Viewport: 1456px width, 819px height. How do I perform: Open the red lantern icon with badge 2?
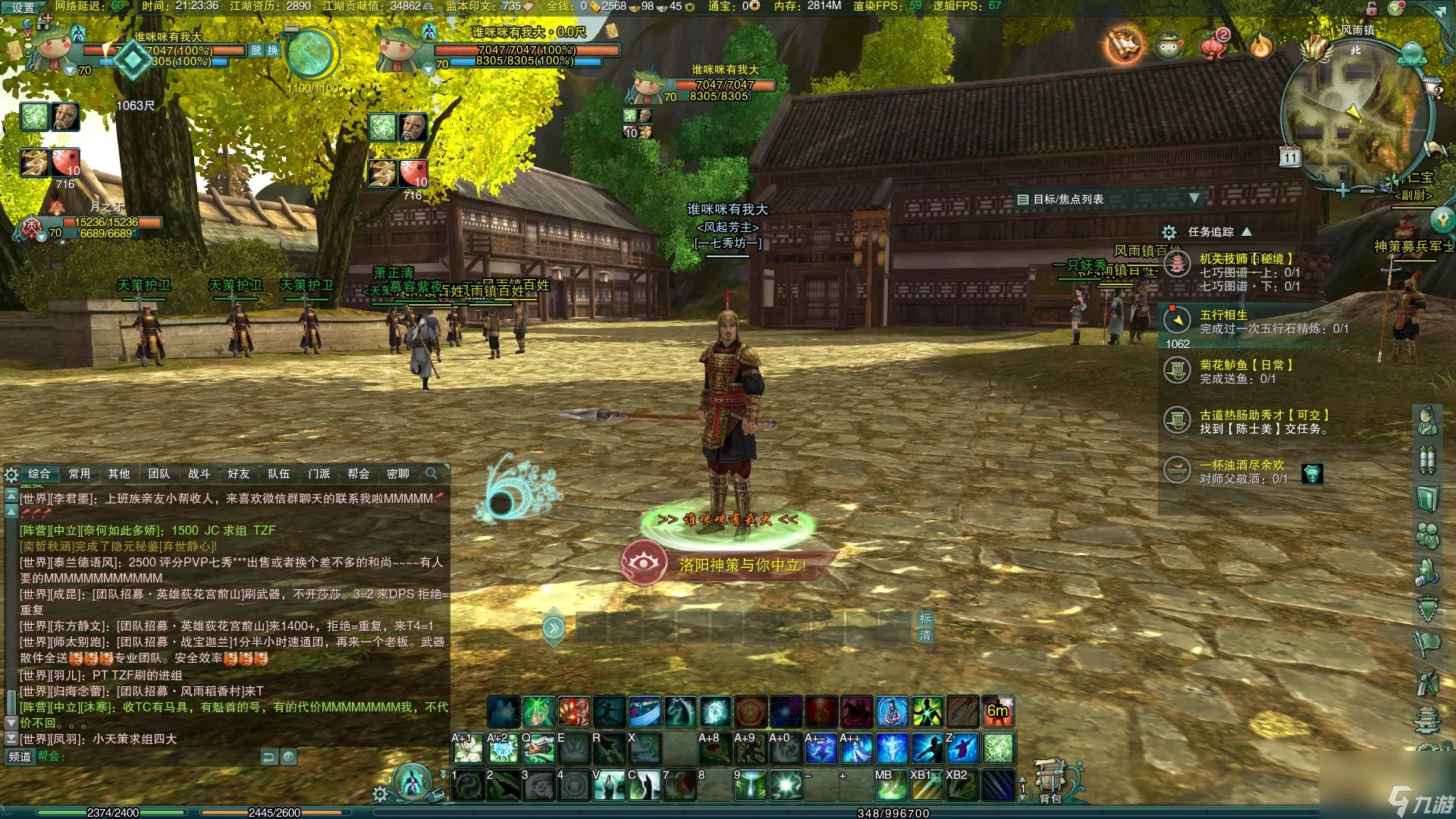click(1214, 45)
